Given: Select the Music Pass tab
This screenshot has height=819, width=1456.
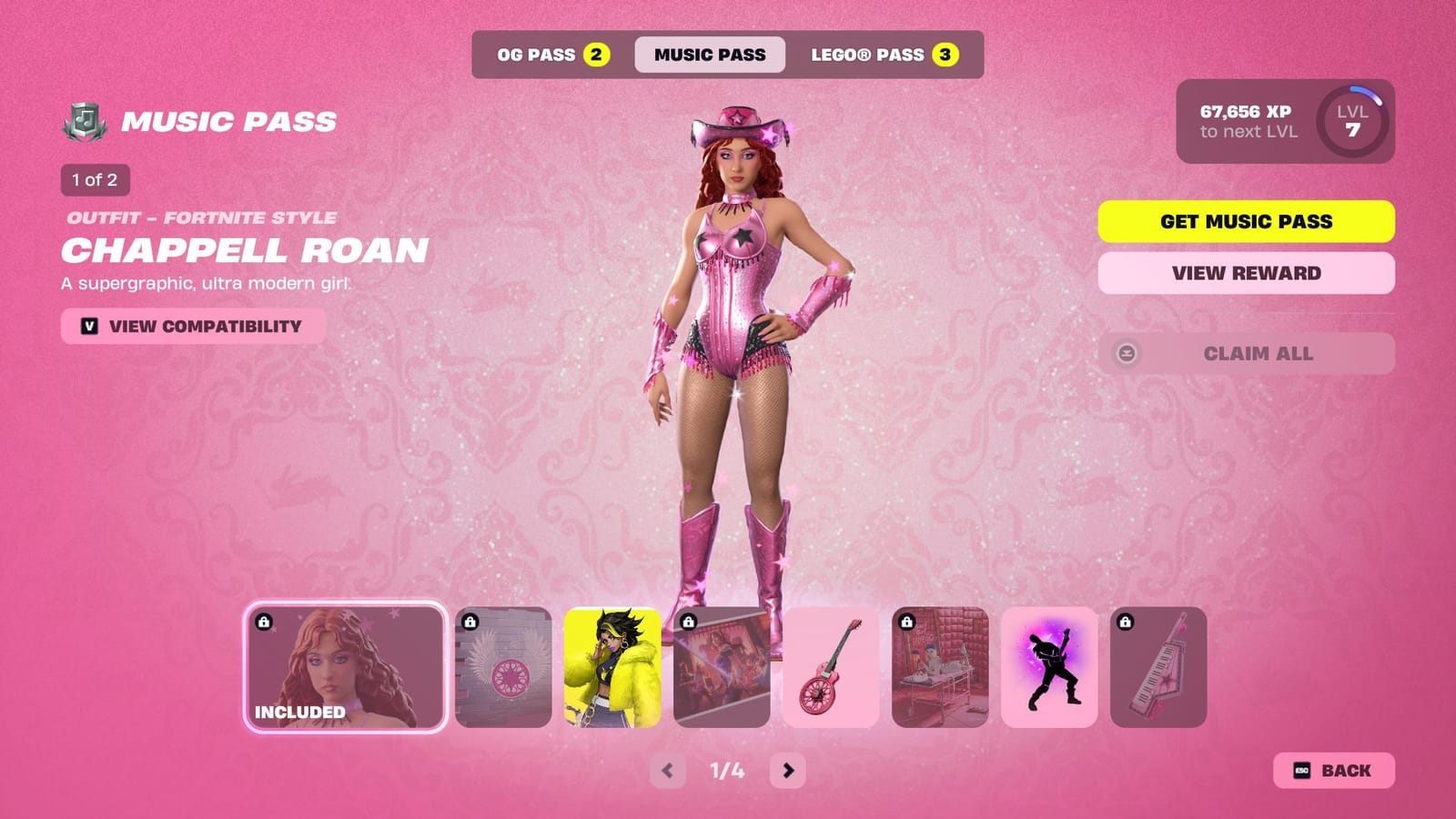Looking at the screenshot, I should [x=711, y=55].
